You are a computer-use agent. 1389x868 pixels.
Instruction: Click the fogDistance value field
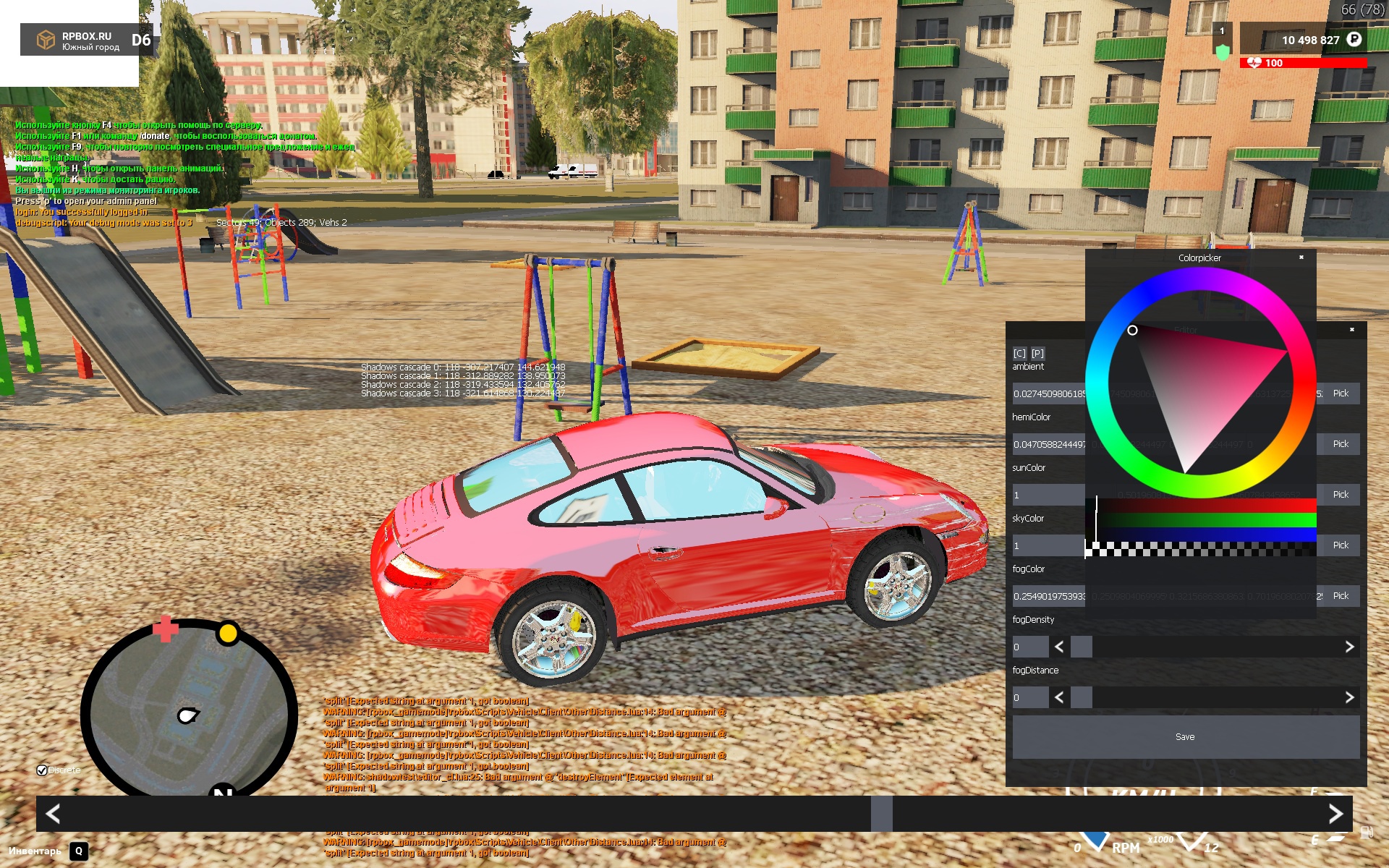pyautogui.click(x=1029, y=697)
